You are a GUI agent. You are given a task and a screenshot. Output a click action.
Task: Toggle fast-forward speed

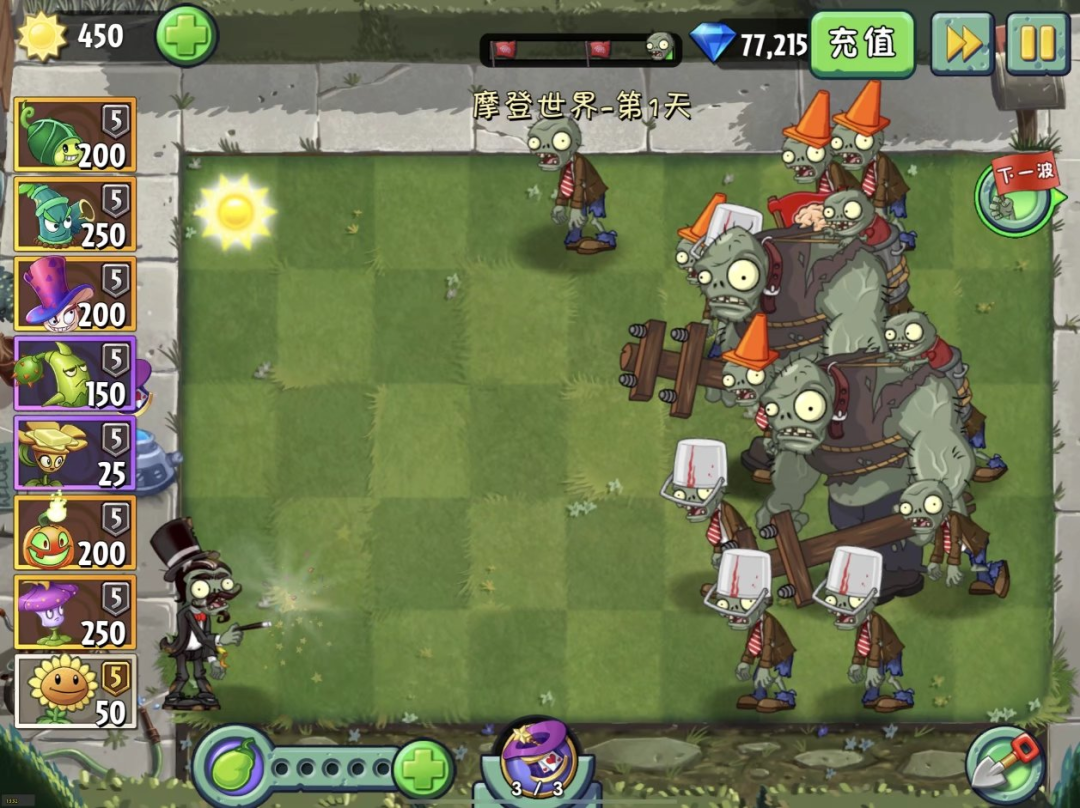962,44
